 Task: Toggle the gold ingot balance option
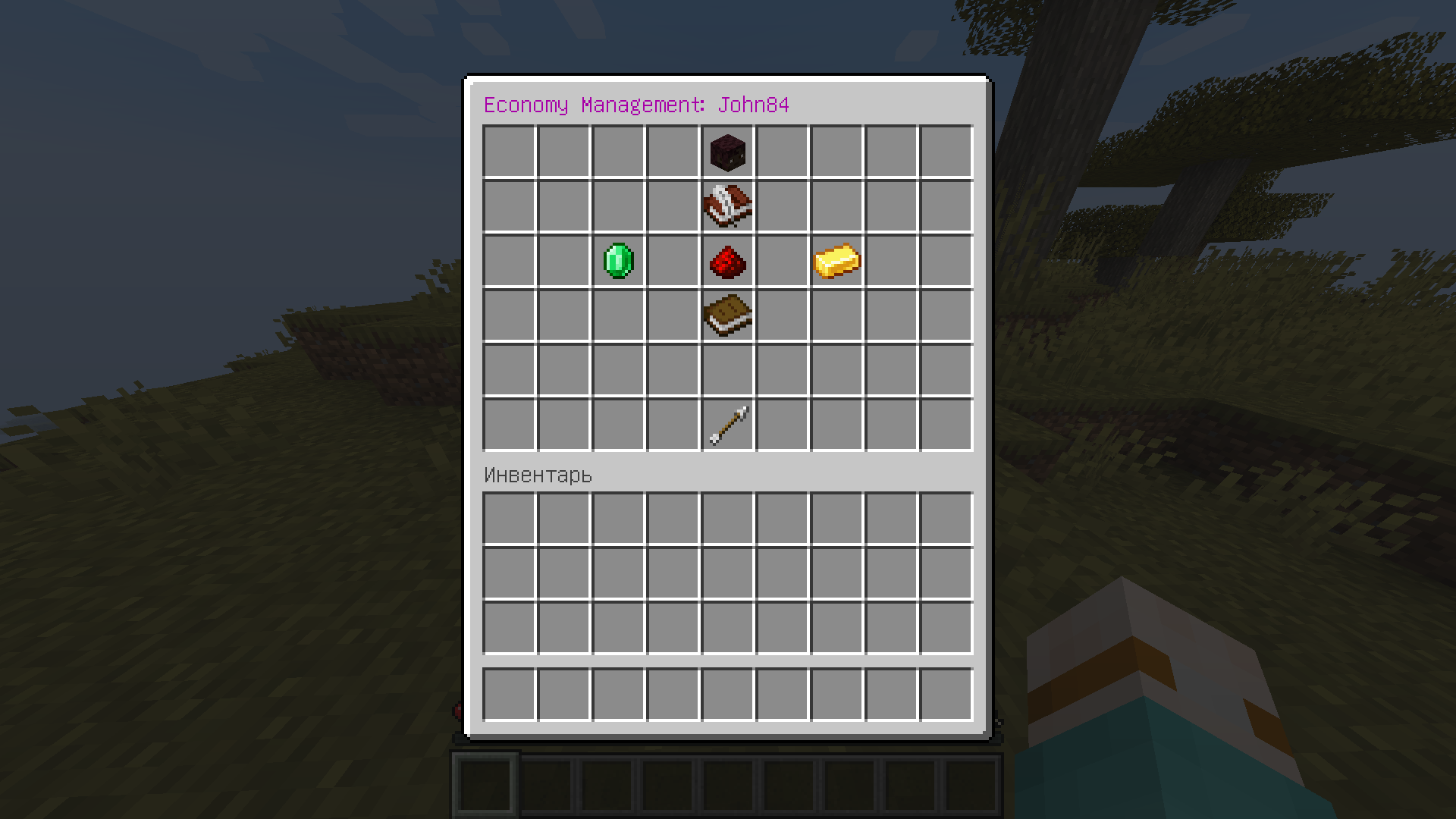point(836,262)
